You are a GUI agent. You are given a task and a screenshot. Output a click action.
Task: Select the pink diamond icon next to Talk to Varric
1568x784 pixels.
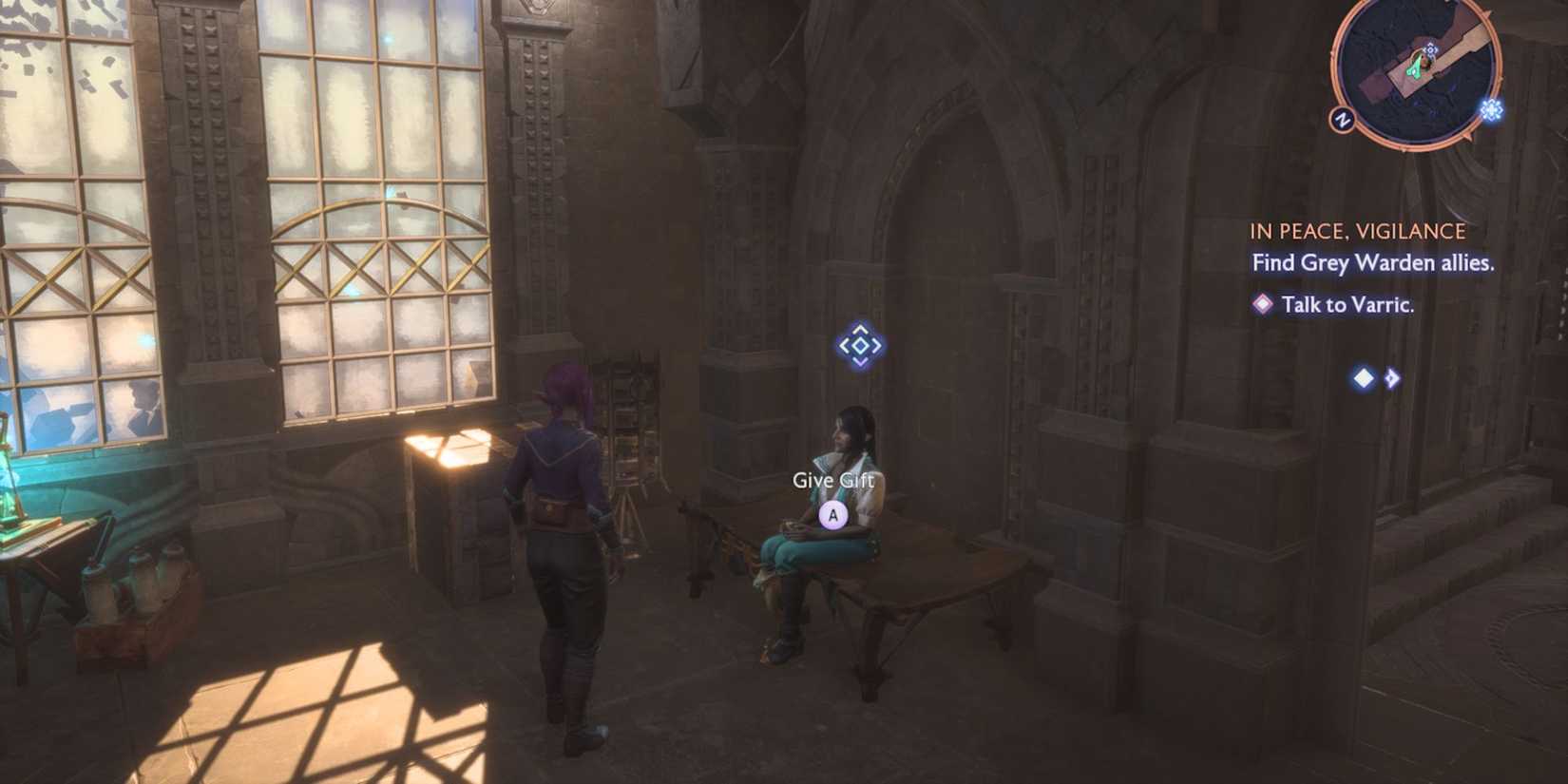click(1262, 305)
